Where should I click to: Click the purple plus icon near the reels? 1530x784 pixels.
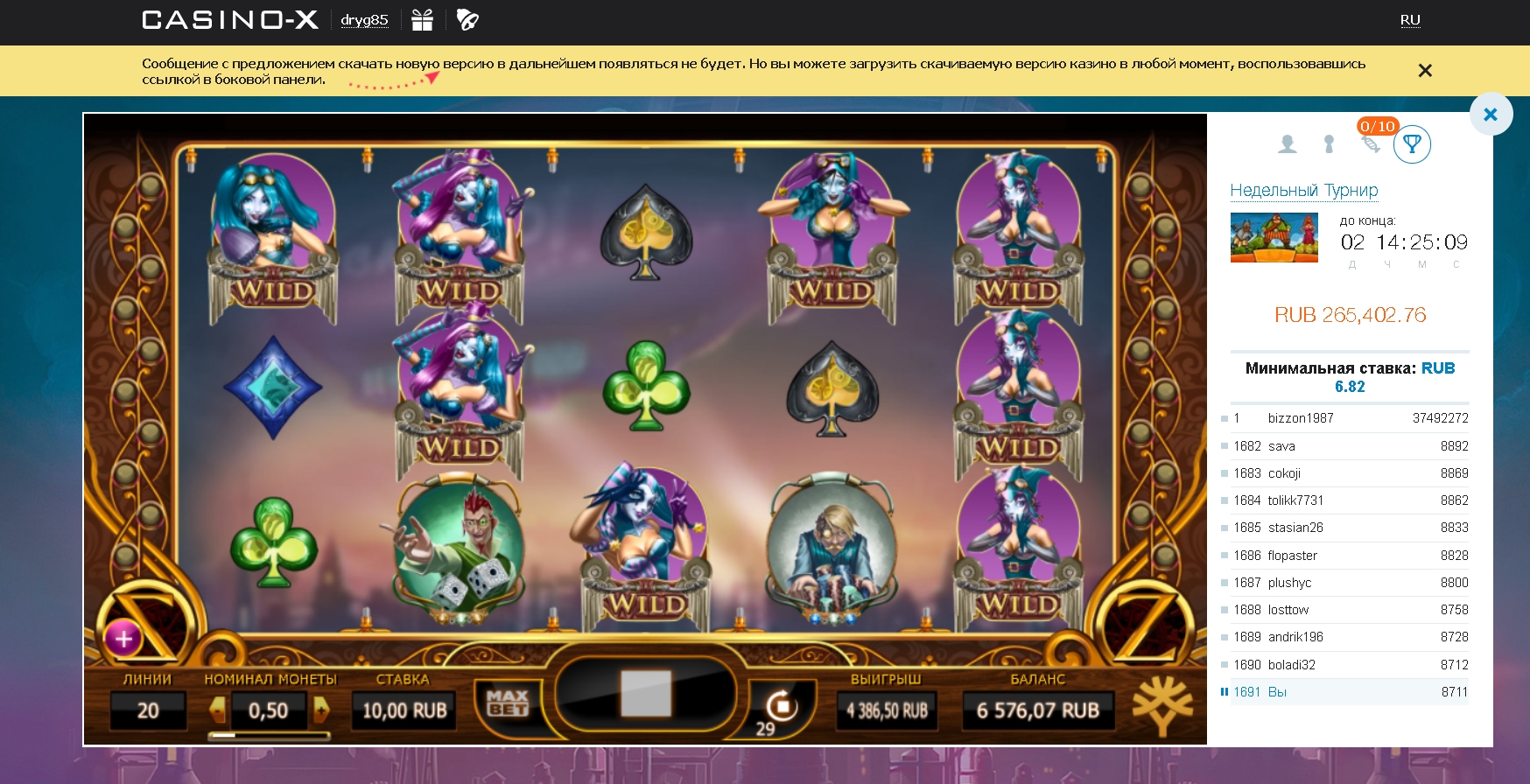pos(123,640)
